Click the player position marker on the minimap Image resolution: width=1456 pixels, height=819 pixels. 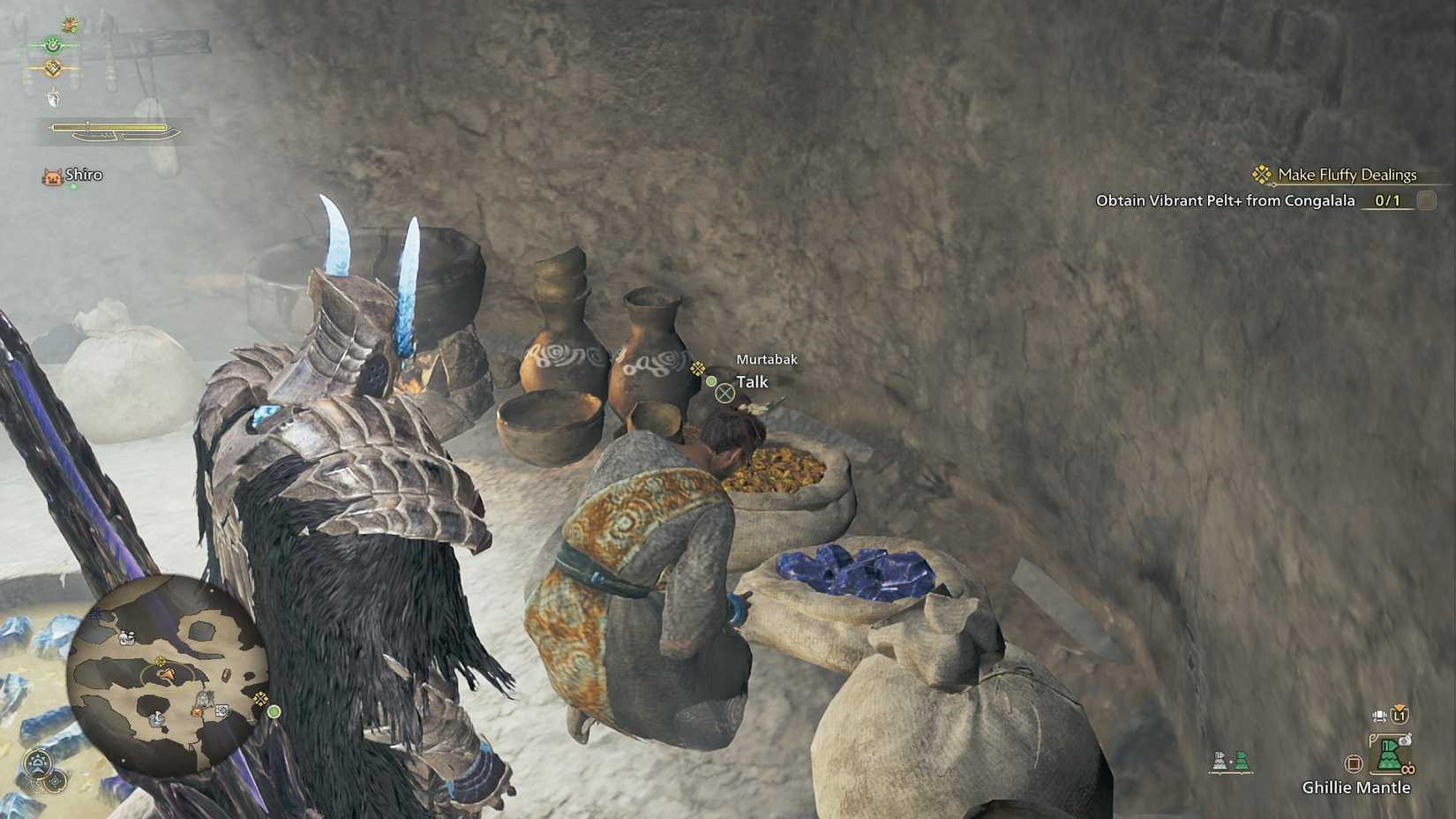168,673
